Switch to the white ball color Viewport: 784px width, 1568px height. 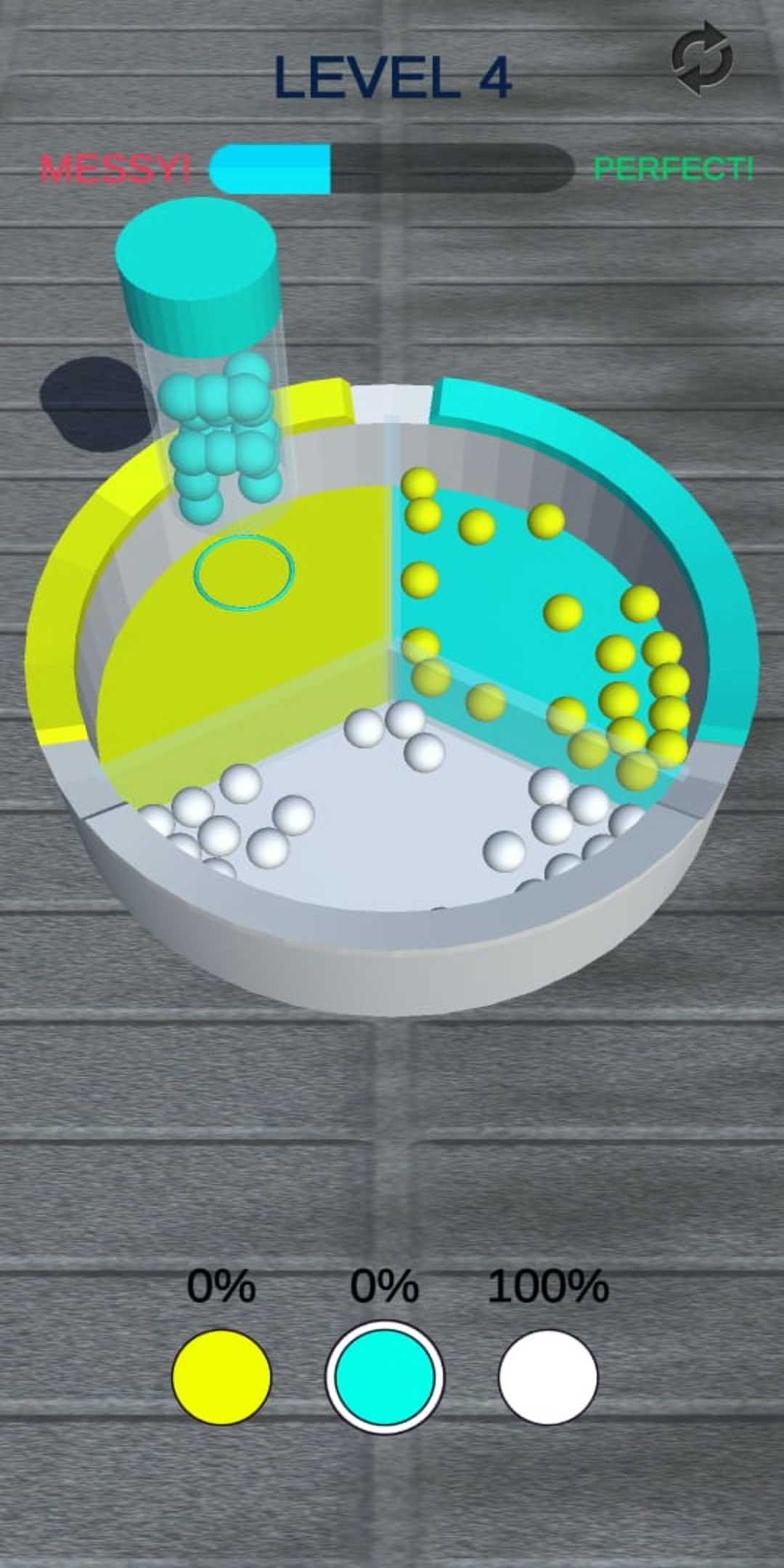548,1376
